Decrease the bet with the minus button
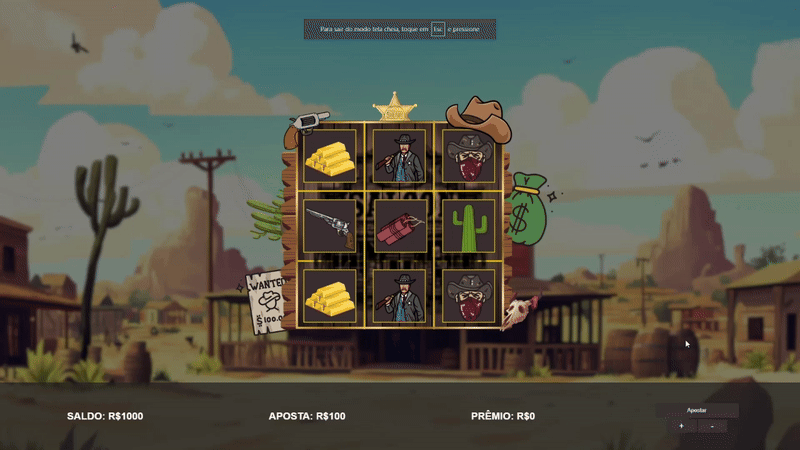Screen dimensions: 800x450 point(712,426)
